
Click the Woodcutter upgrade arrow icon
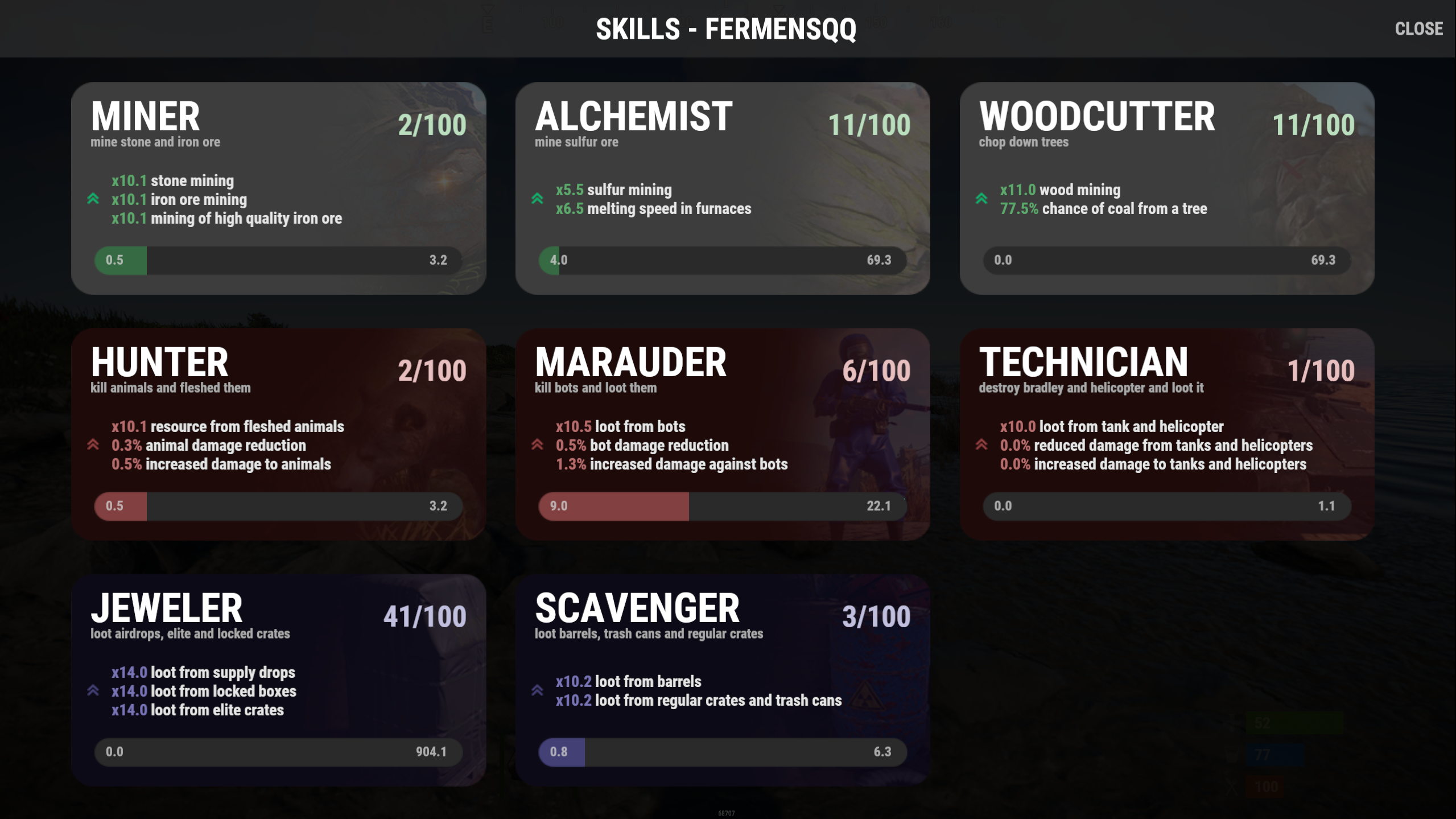tap(981, 199)
